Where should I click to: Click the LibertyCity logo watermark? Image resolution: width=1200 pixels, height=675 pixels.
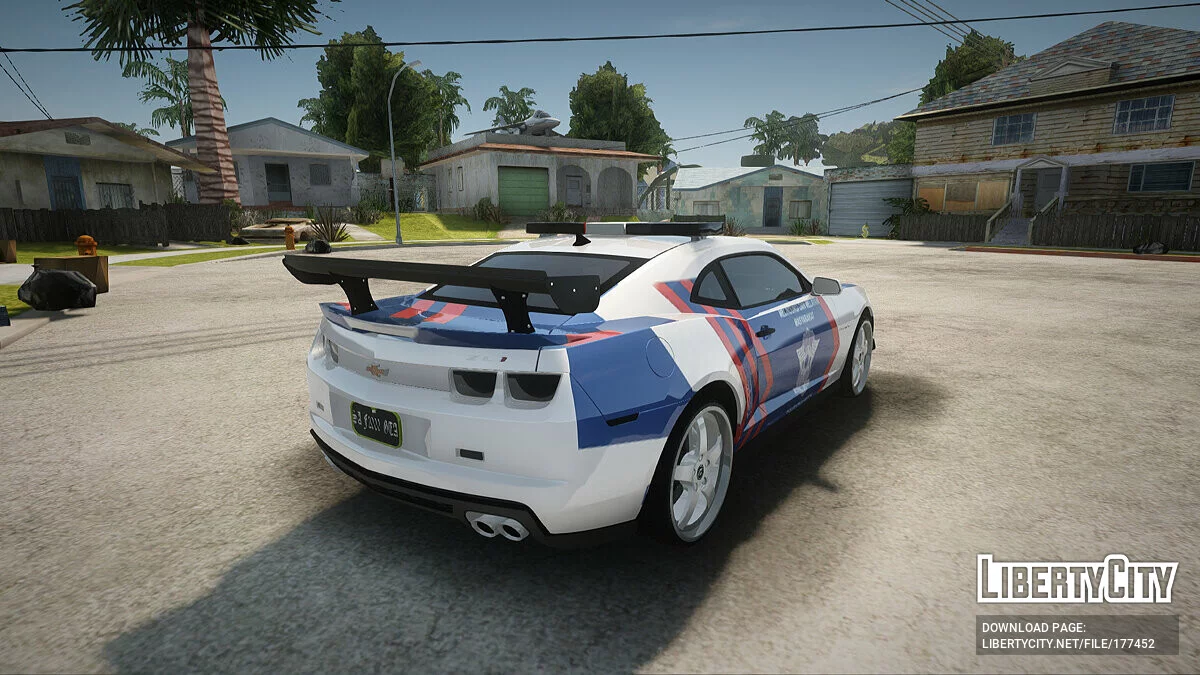[x=1076, y=579]
